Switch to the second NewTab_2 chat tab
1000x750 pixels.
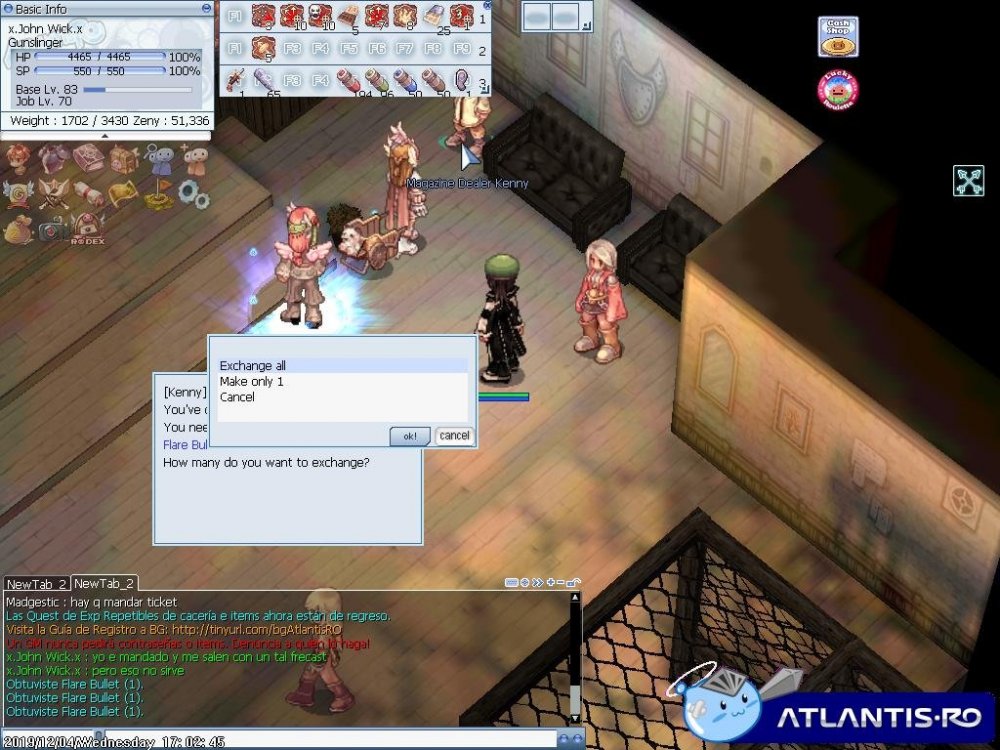[x=104, y=583]
